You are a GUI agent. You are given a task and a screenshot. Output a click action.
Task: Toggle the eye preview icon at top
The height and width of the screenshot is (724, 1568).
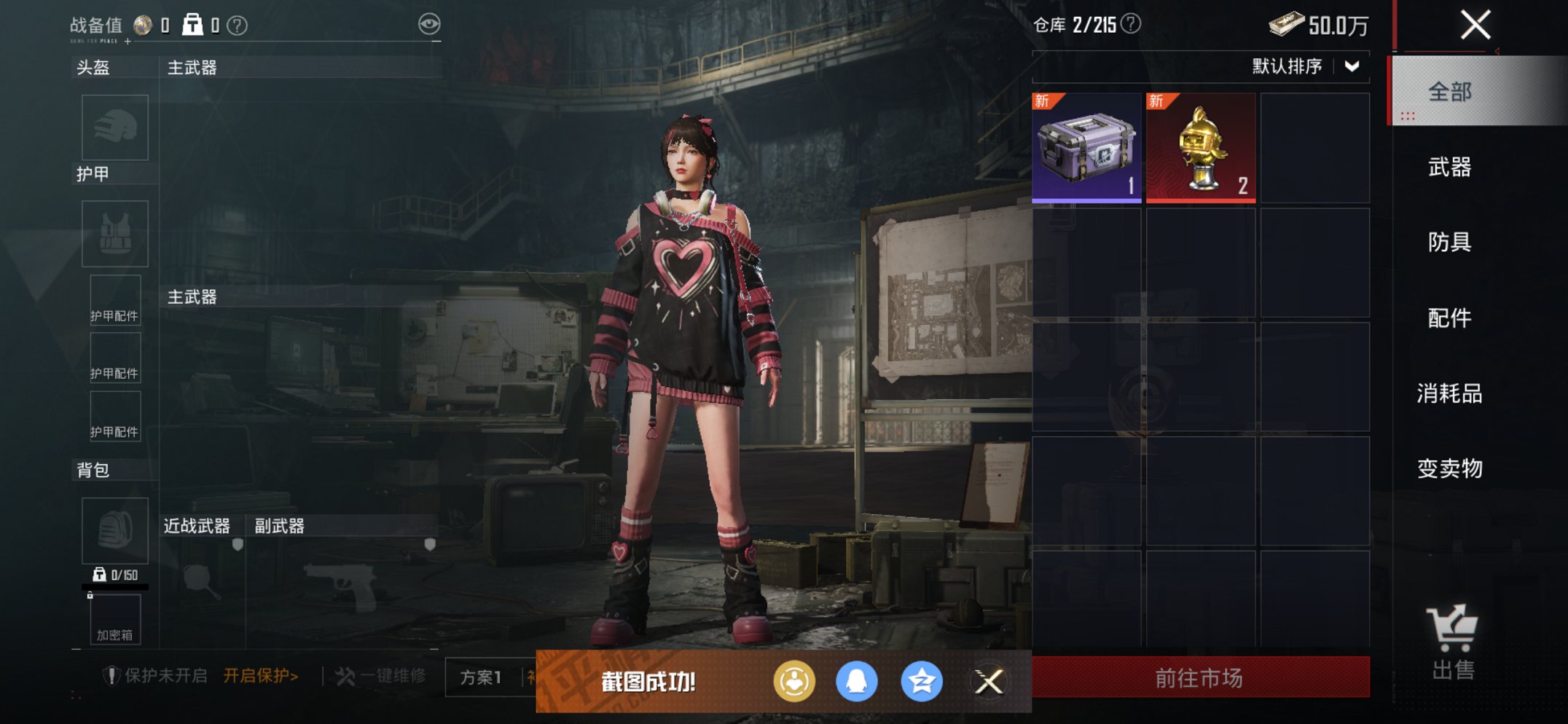click(x=431, y=23)
